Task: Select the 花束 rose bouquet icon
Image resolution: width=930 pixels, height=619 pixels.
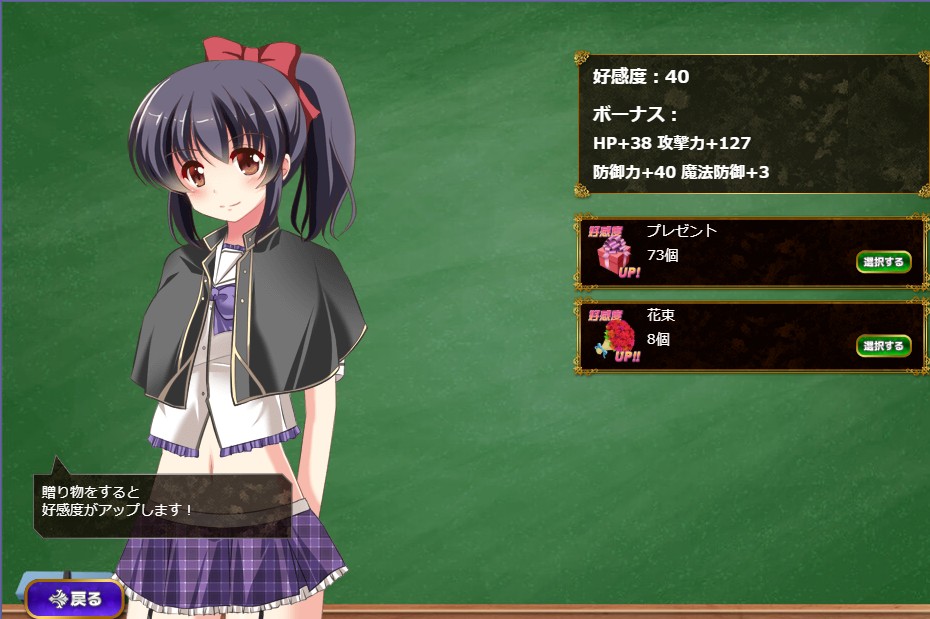Action: click(x=612, y=337)
